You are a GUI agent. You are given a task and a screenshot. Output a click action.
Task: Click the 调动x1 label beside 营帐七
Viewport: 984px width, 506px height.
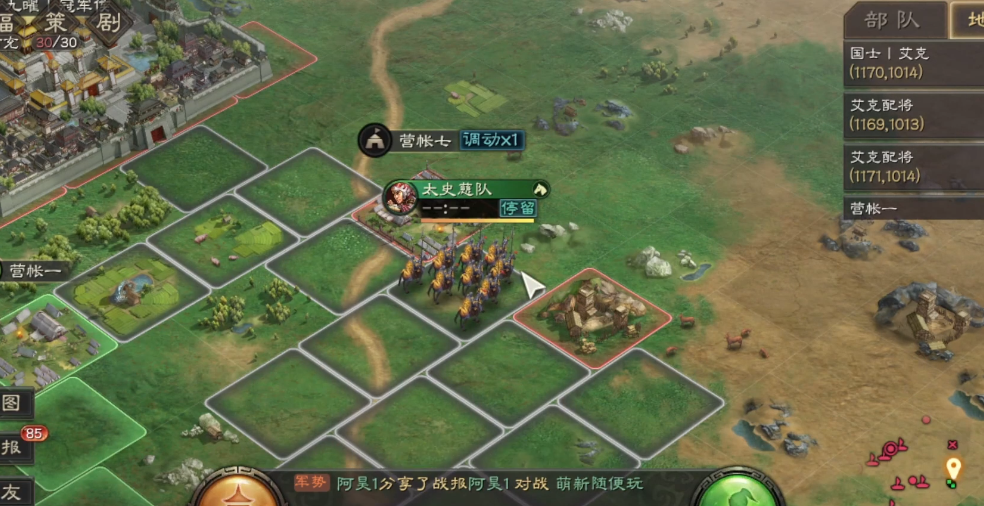tap(492, 140)
